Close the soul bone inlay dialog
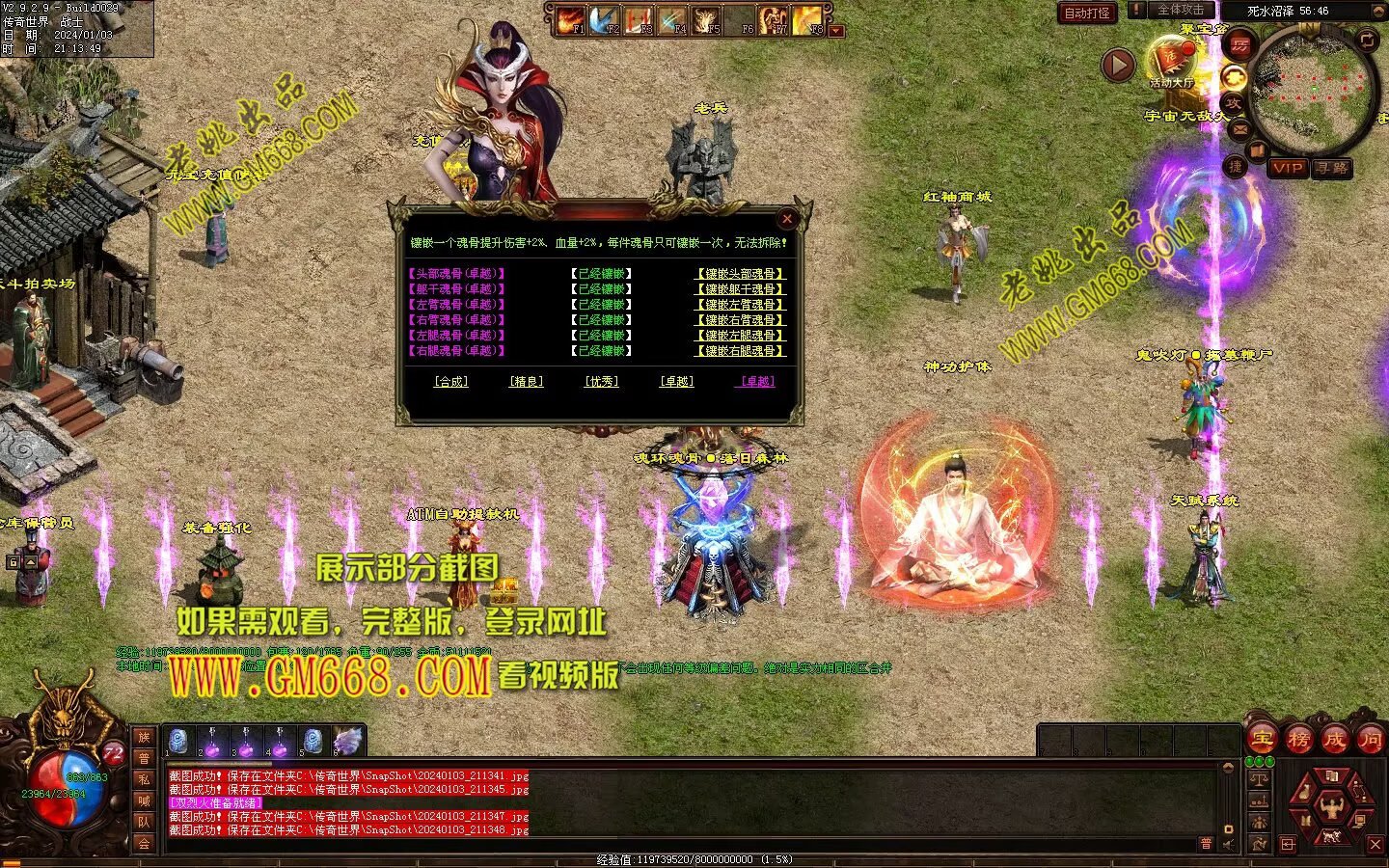This screenshot has width=1389, height=868. pyautogui.click(x=787, y=218)
